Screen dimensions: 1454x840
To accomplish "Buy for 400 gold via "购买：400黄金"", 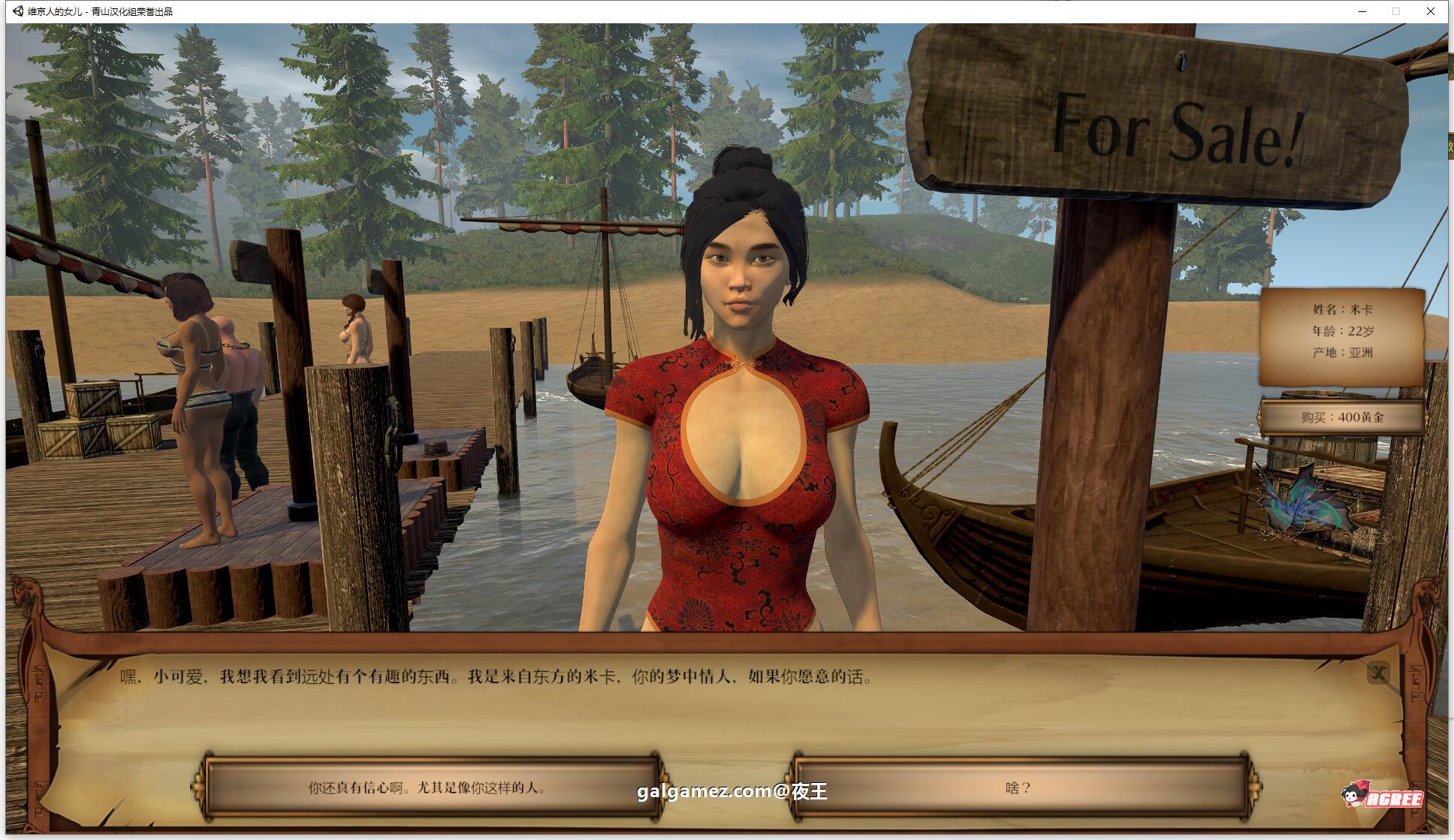I will click(x=1342, y=417).
